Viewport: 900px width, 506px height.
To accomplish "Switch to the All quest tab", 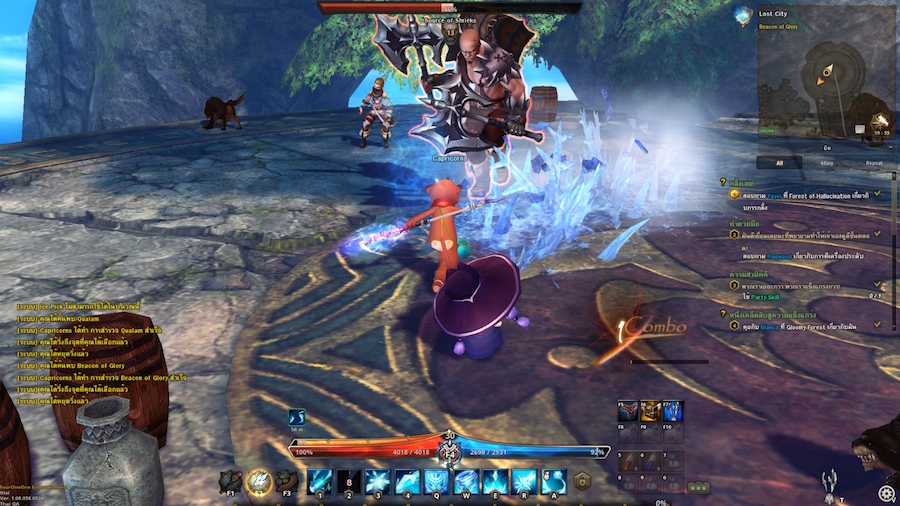I will coord(778,162).
